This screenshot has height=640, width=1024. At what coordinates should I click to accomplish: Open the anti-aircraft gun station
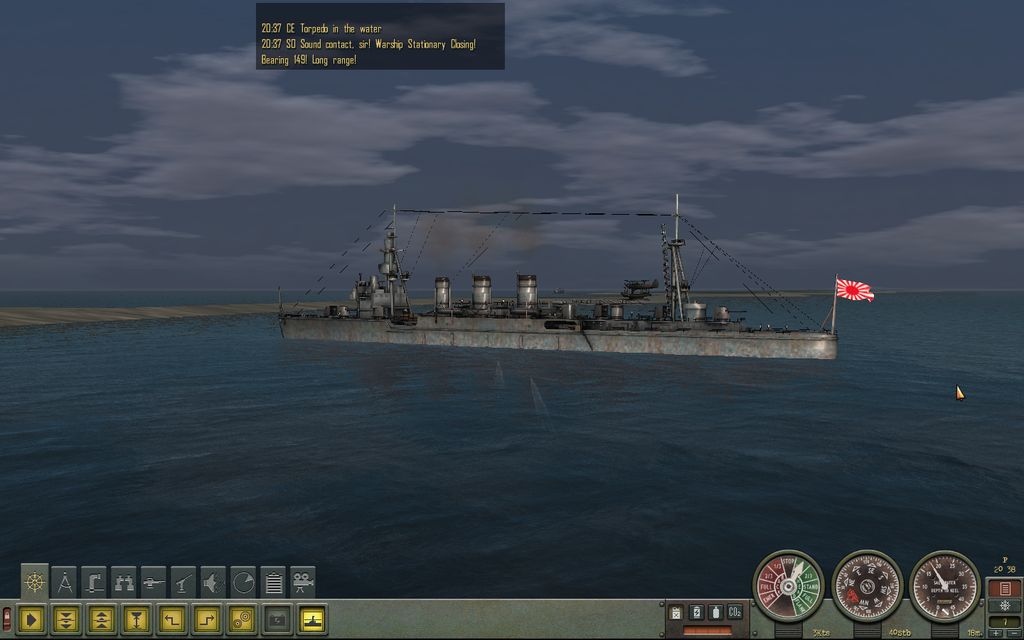(183, 581)
